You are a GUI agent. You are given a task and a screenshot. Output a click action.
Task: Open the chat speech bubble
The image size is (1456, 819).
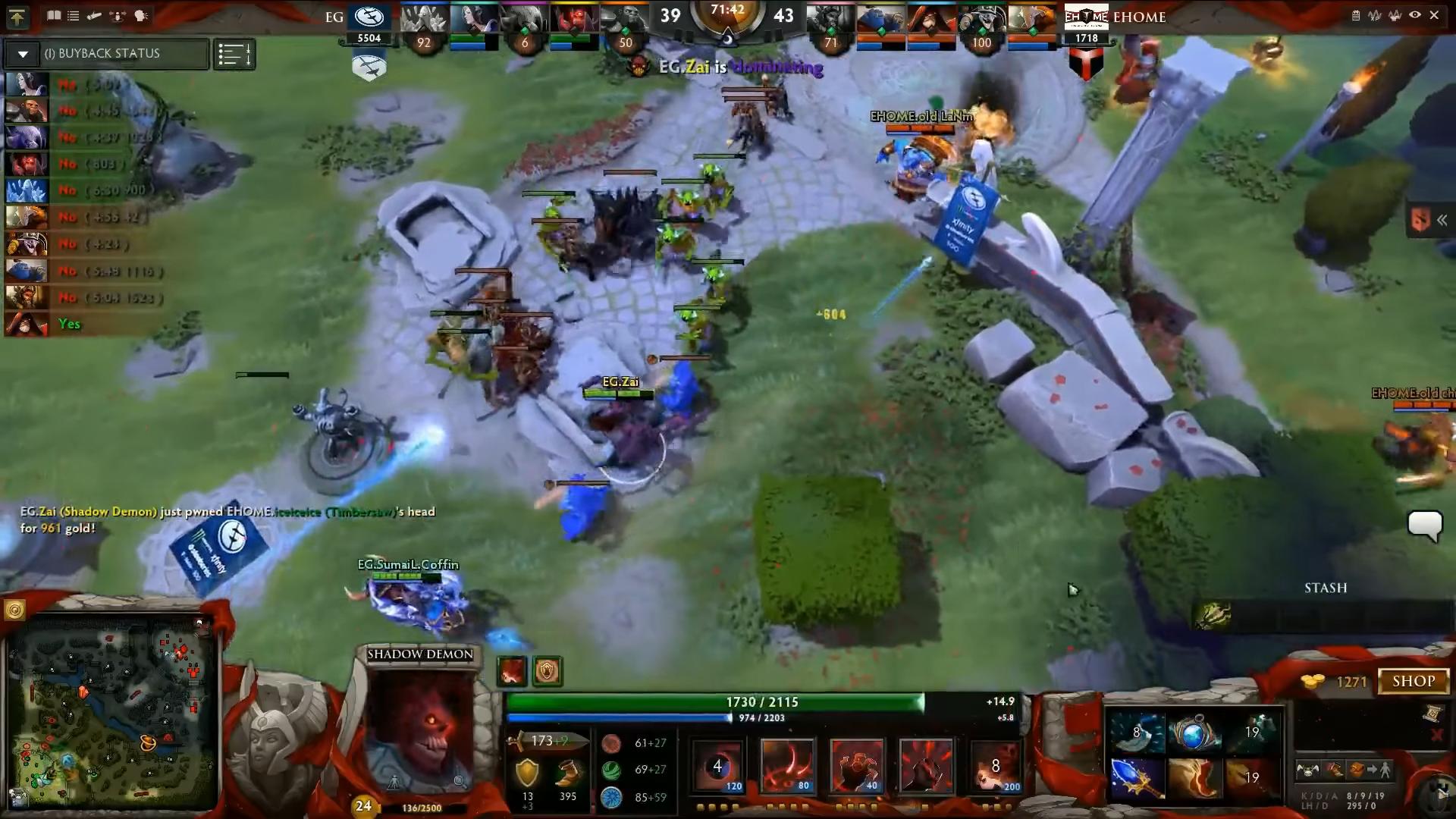point(1424,525)
